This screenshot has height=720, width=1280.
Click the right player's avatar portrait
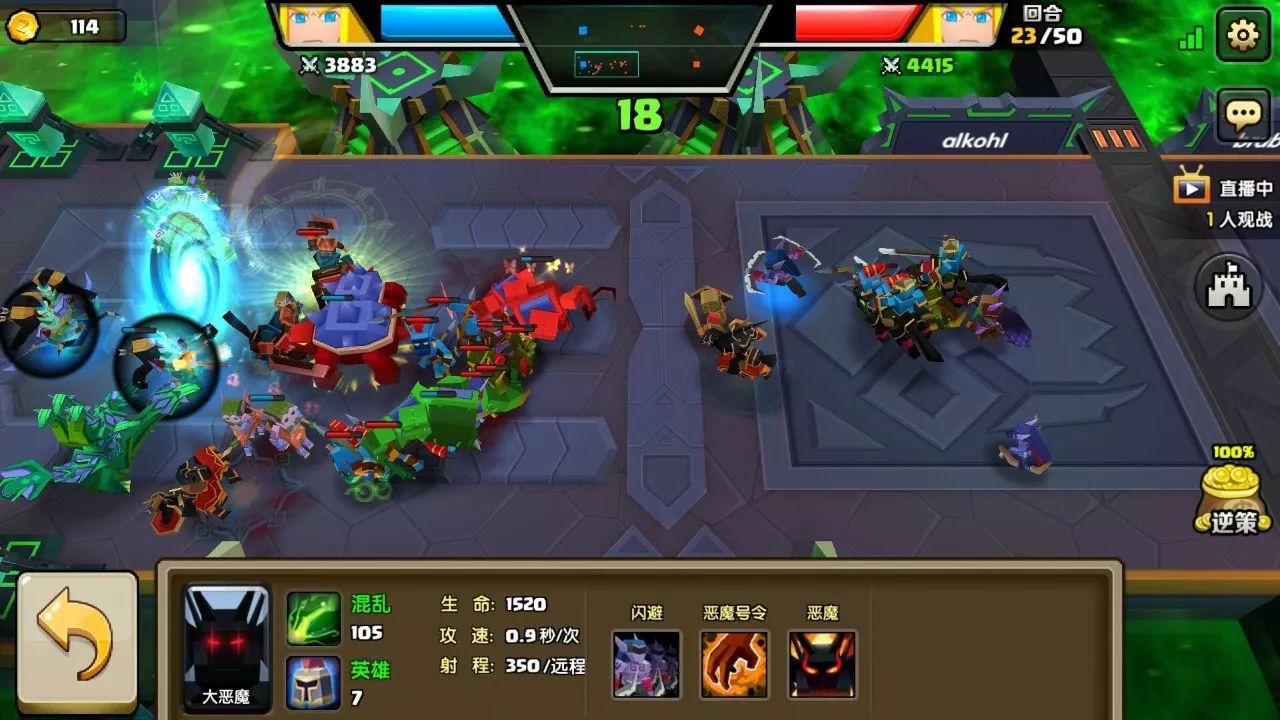click(x=960, y=24)
